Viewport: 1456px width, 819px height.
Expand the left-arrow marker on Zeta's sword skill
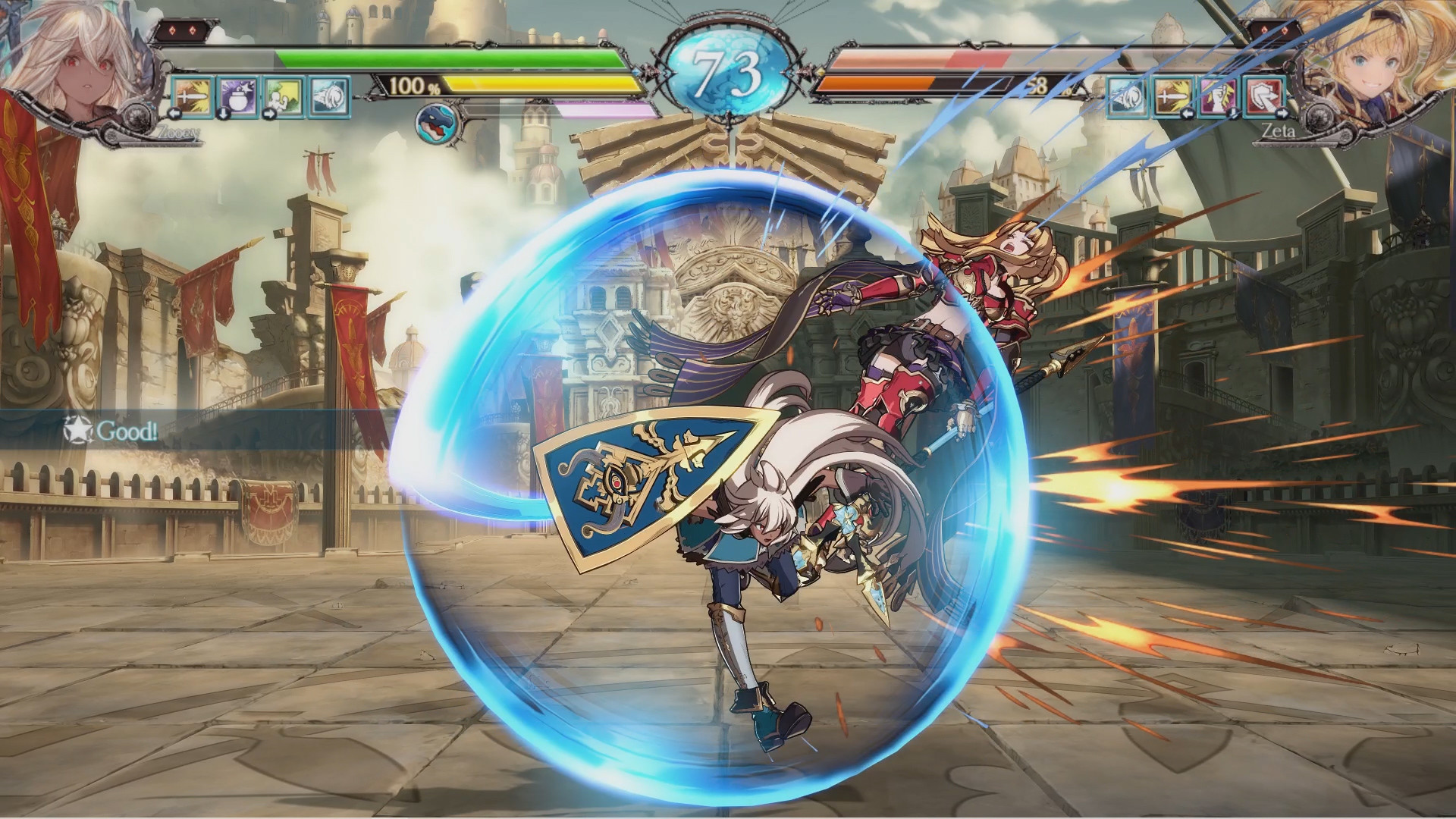pyautogui.click(x=1188, y=115)
